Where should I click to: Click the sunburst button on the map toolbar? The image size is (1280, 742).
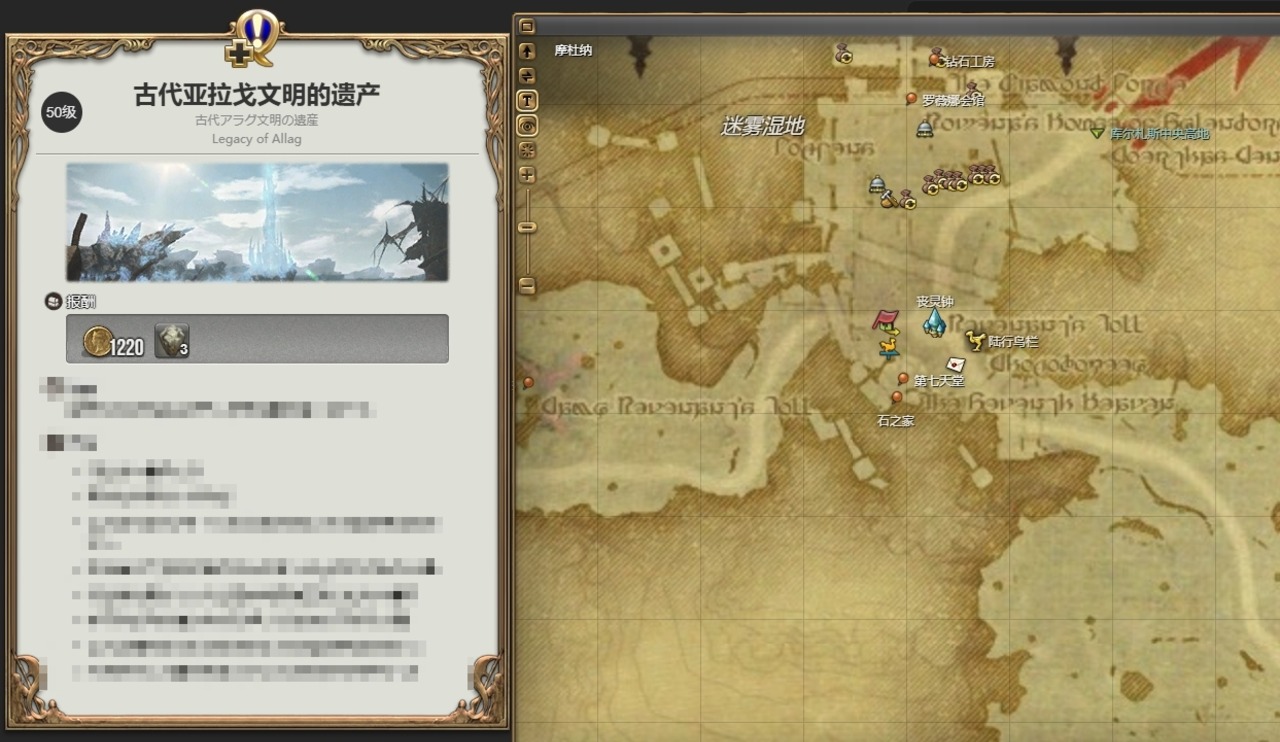coord(527,150)
